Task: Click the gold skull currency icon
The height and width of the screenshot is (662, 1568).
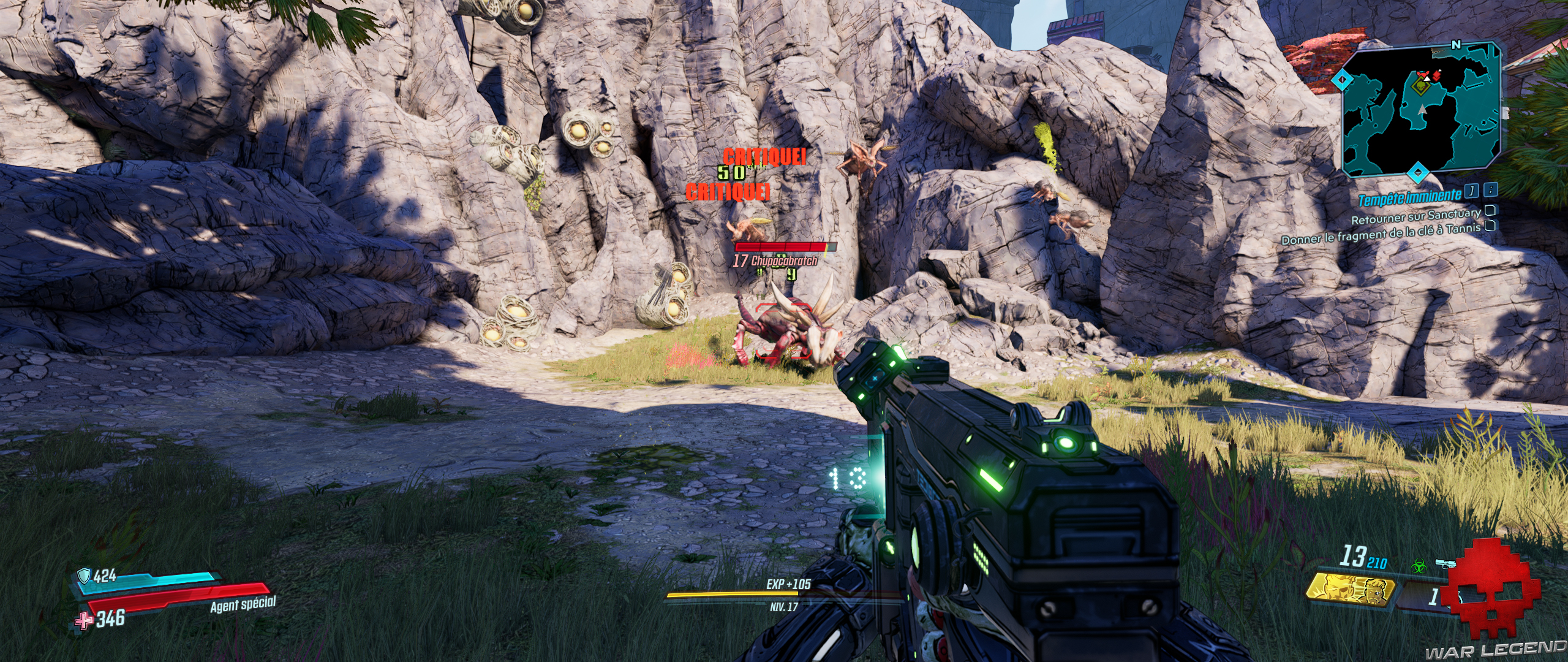Action: pos(1347,590)
